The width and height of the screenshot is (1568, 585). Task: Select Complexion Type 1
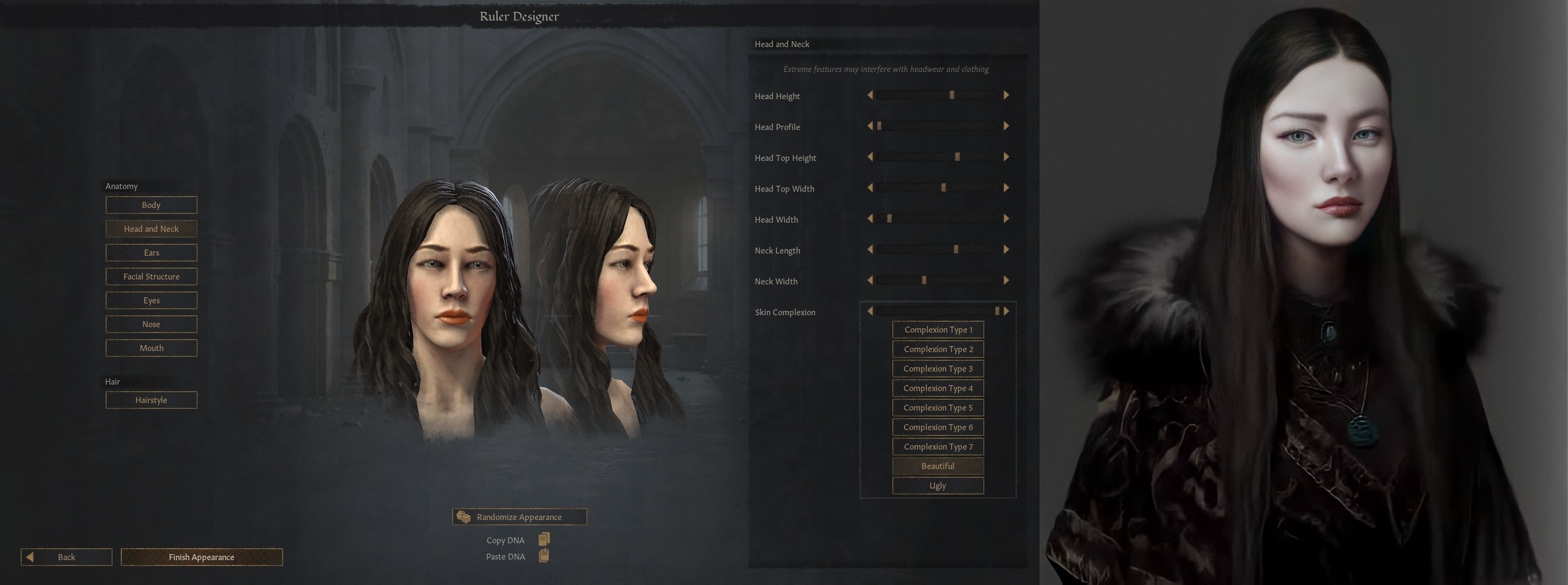point(938,329)
